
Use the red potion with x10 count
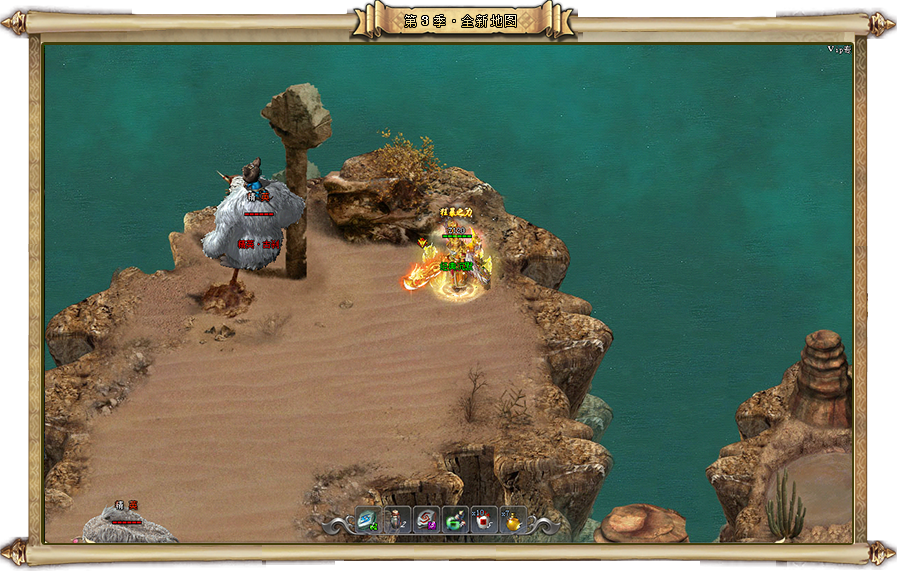(484, 520)
